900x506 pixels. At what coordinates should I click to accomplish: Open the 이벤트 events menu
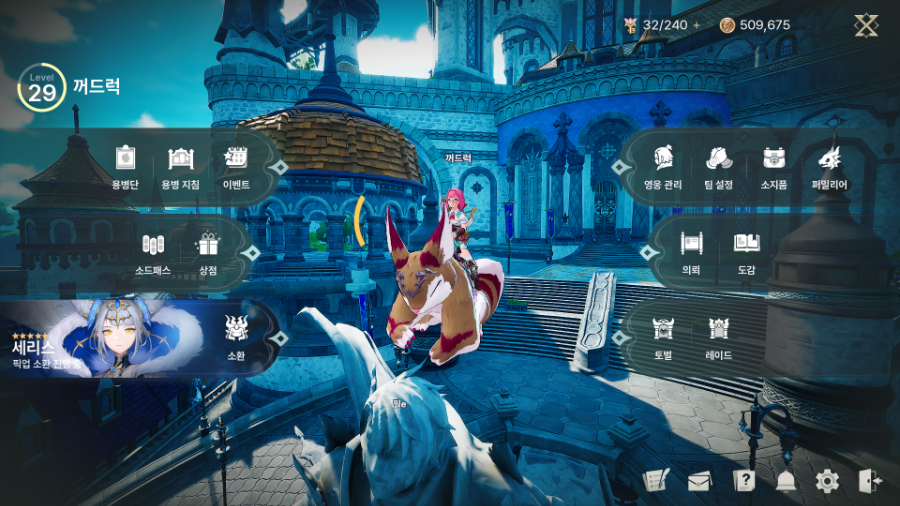[237, 164]
